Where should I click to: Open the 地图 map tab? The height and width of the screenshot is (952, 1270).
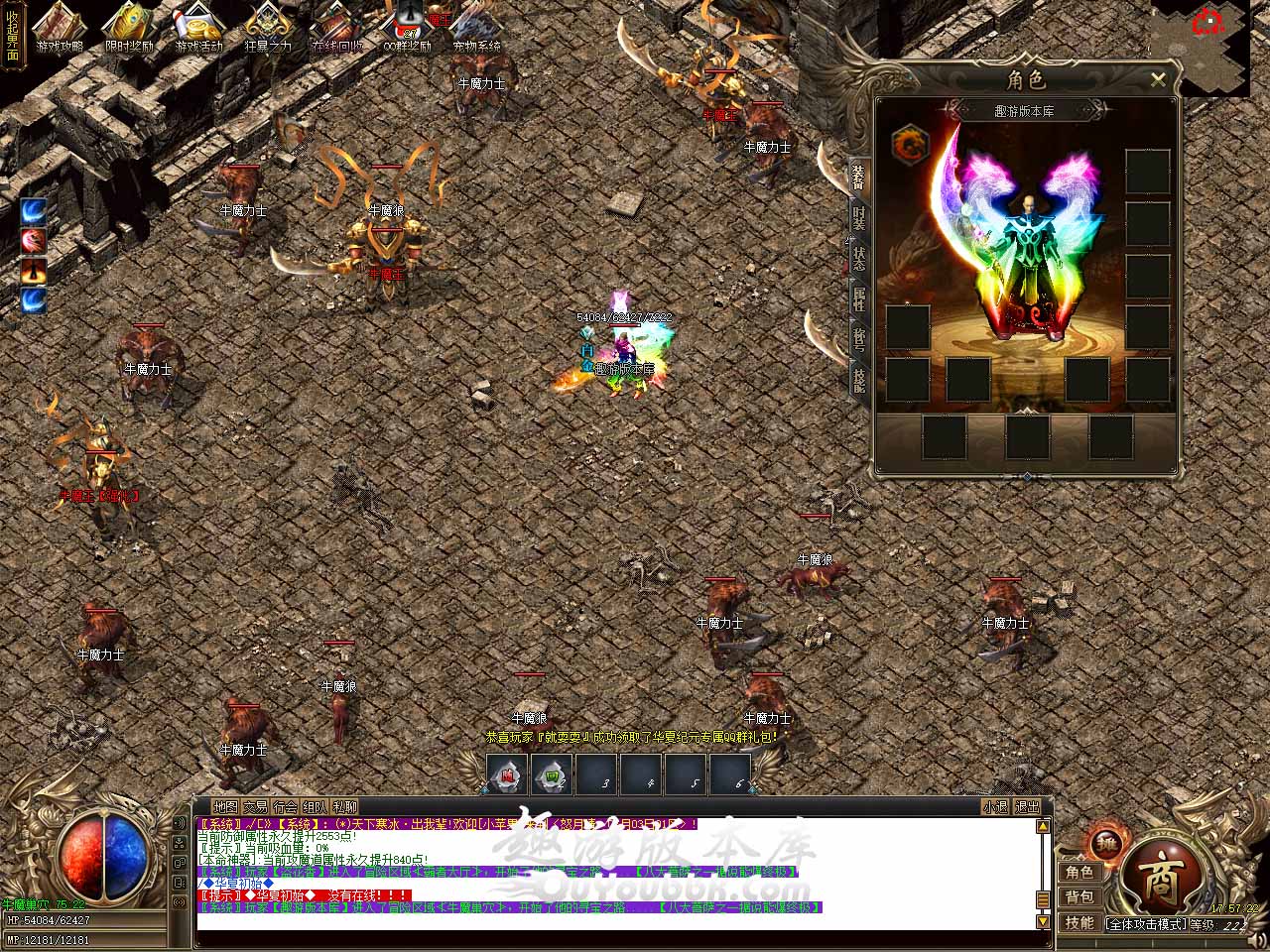point(226,807)
